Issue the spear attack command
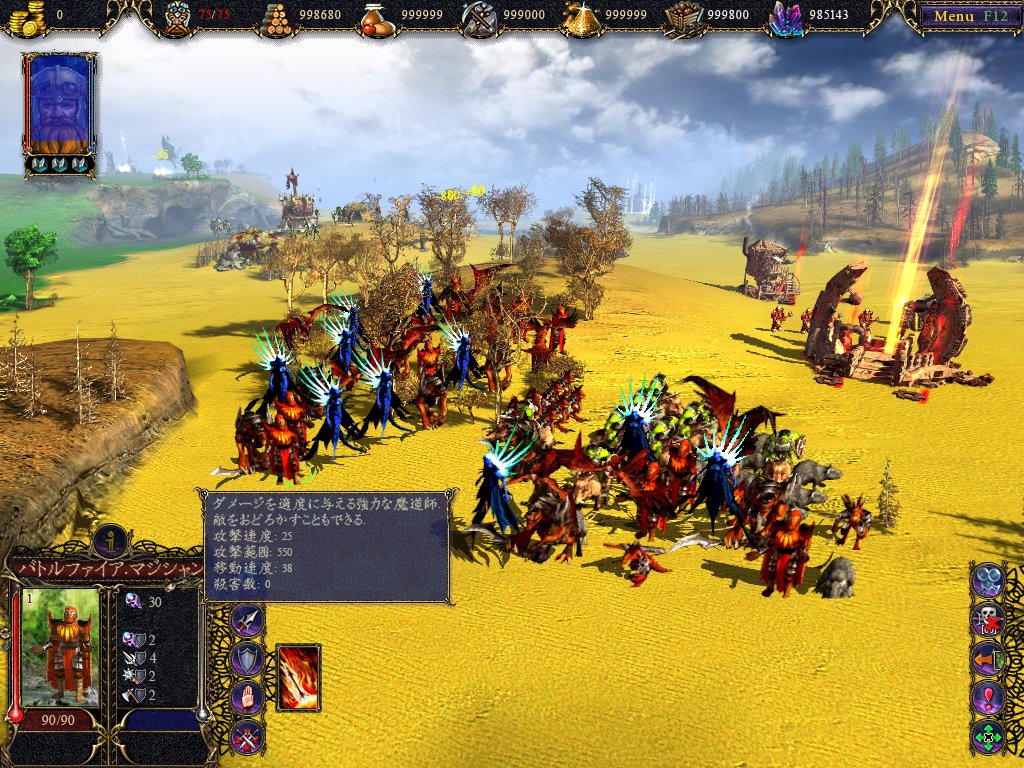 point(247,620)
